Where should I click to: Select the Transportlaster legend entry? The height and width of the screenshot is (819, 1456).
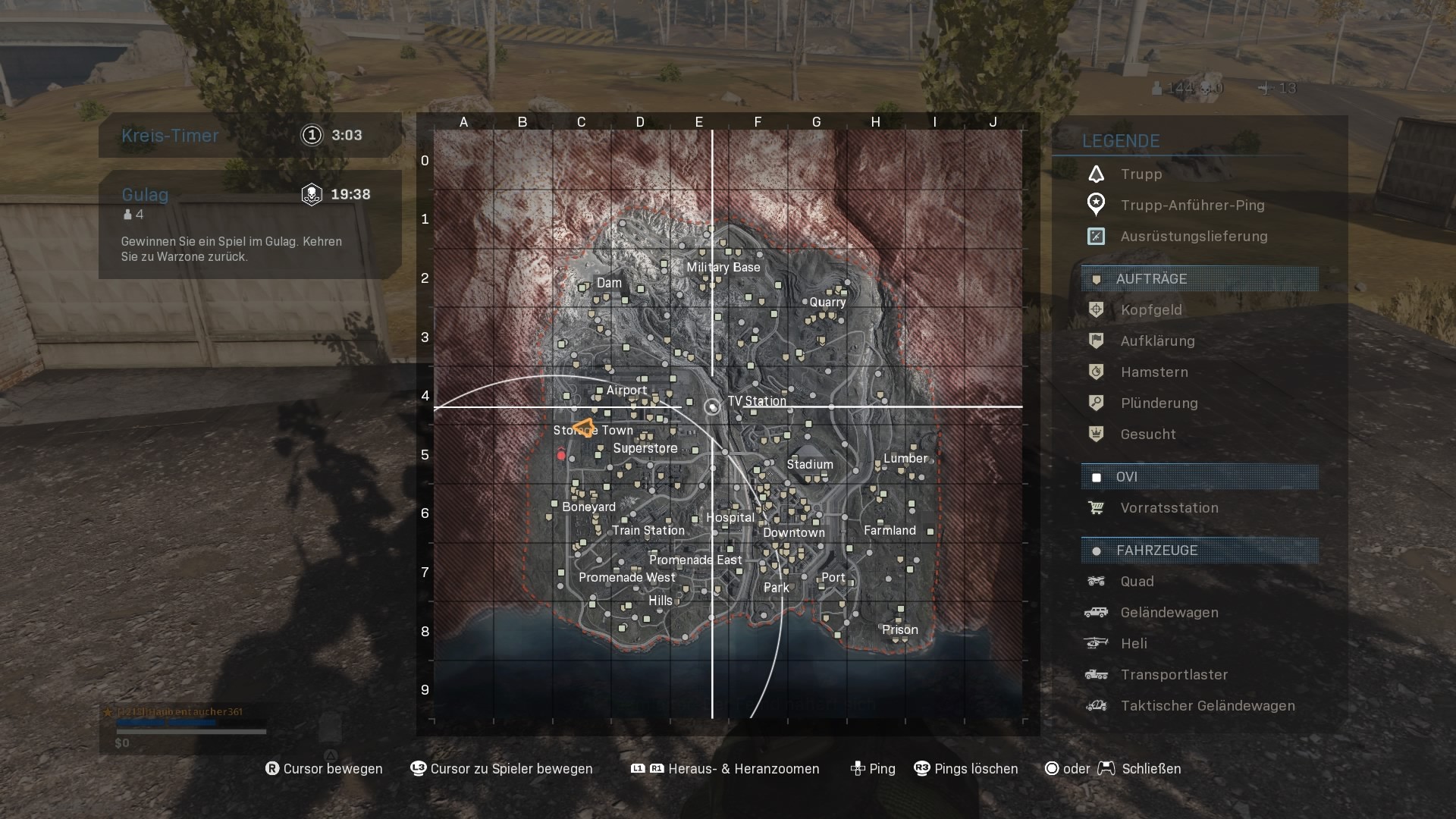pos(1174,675)
